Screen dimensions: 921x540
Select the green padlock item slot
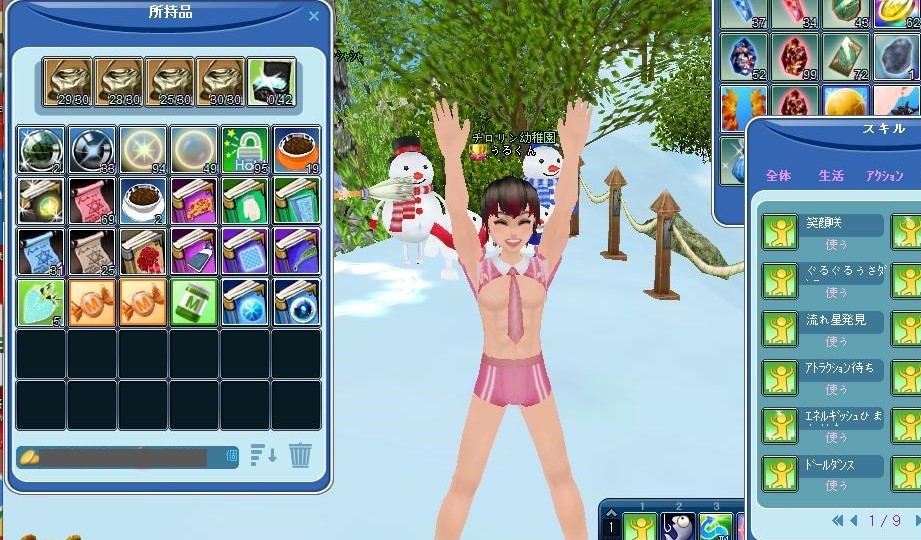tap(245, 150)
